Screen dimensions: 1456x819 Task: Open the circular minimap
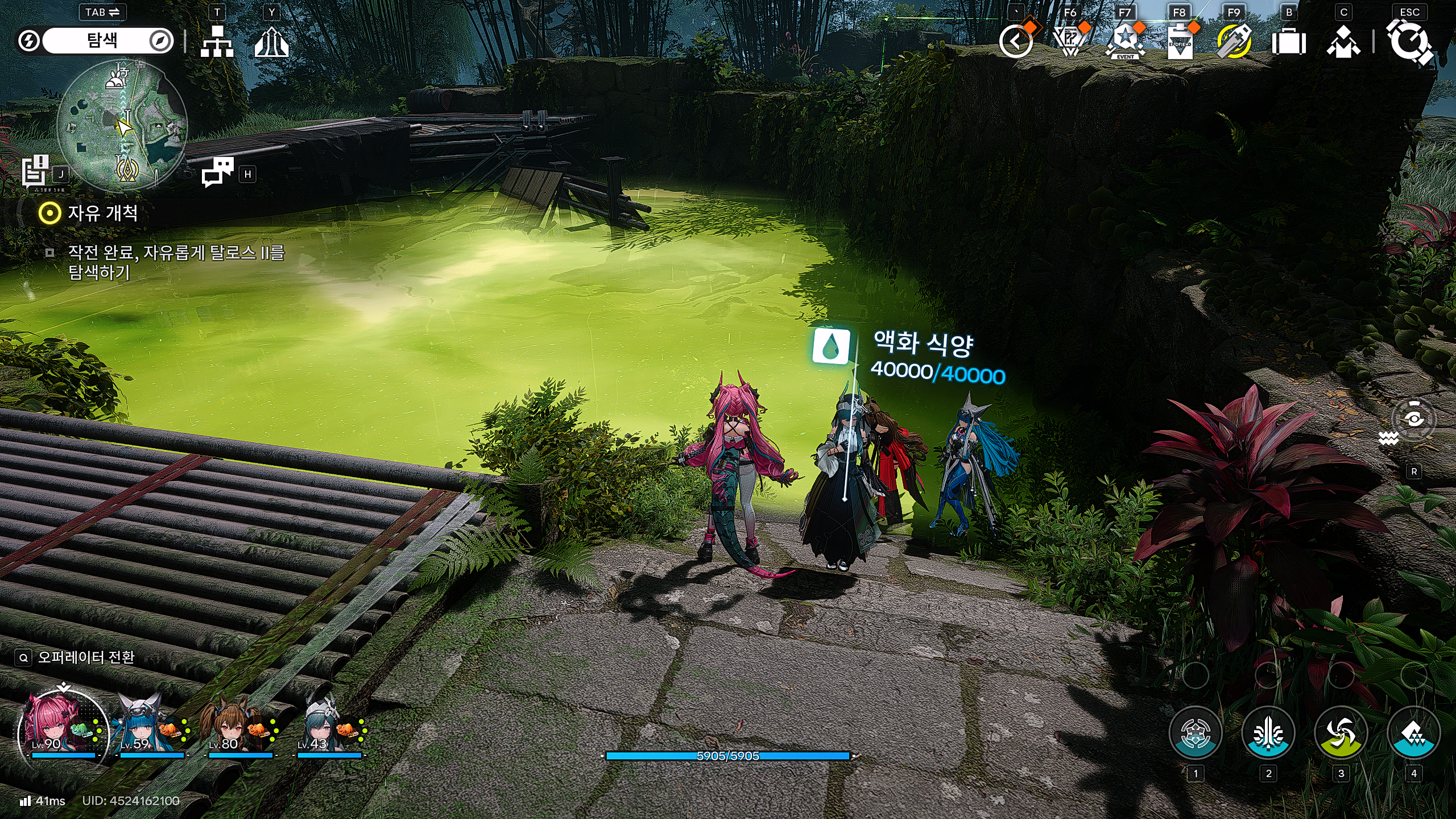pyautogui.click(x=122, y=125)
